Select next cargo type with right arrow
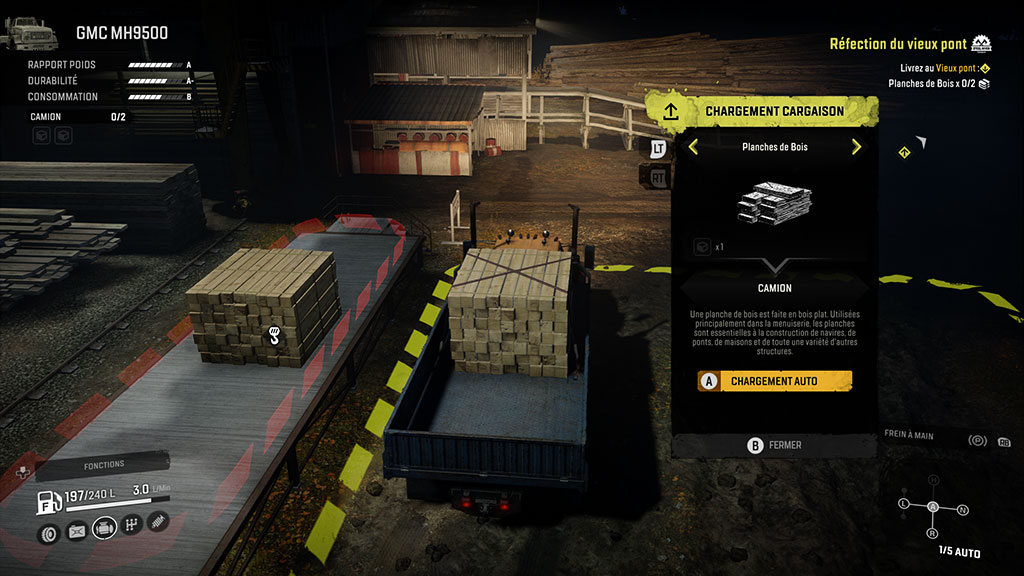The image size is (1024, 576). point(856,147)
